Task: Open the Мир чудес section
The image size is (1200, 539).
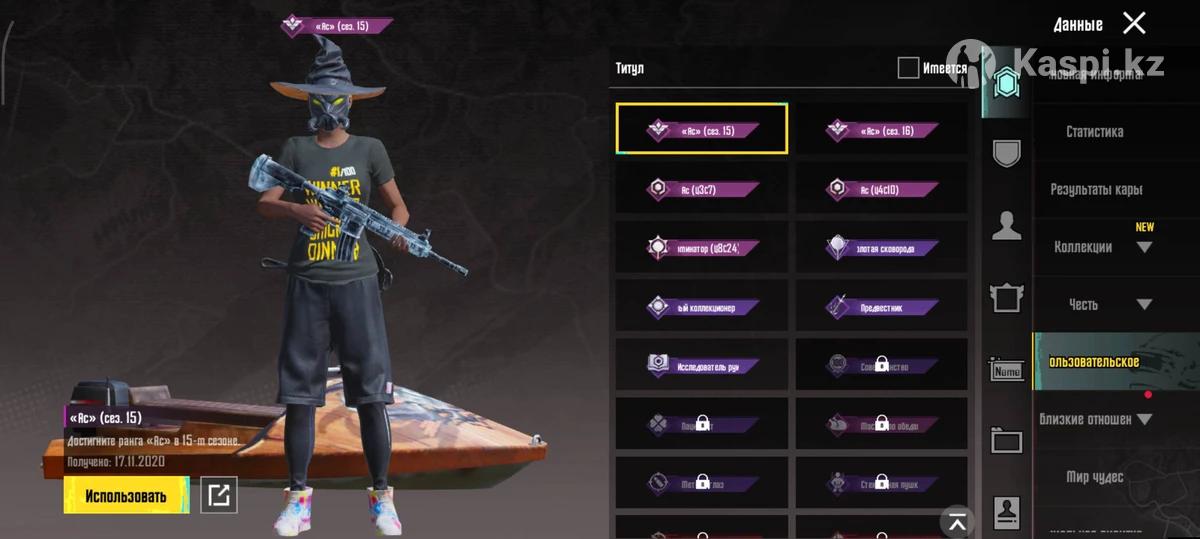Action: pyautogui.click(x=1094, y=478)
